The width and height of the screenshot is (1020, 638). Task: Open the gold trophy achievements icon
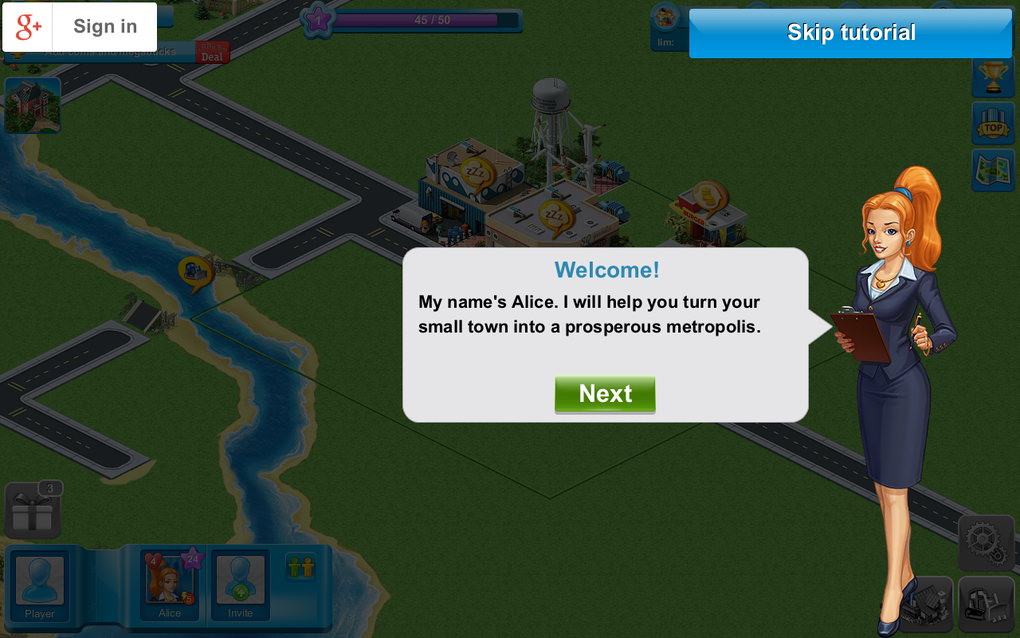pyautogui.click(x=992, y=77)
